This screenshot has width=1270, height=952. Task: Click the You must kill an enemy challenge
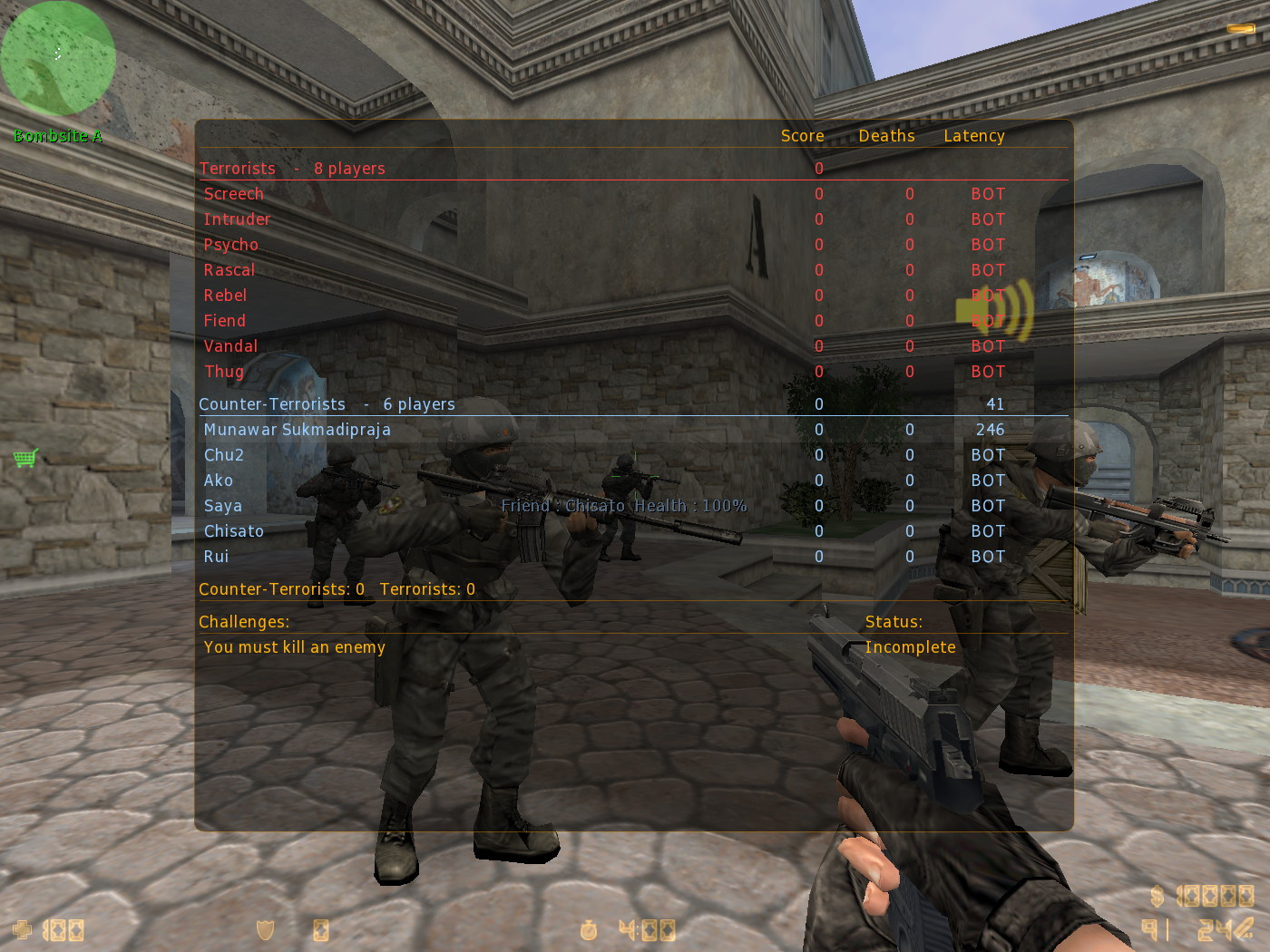click(294, 646)
